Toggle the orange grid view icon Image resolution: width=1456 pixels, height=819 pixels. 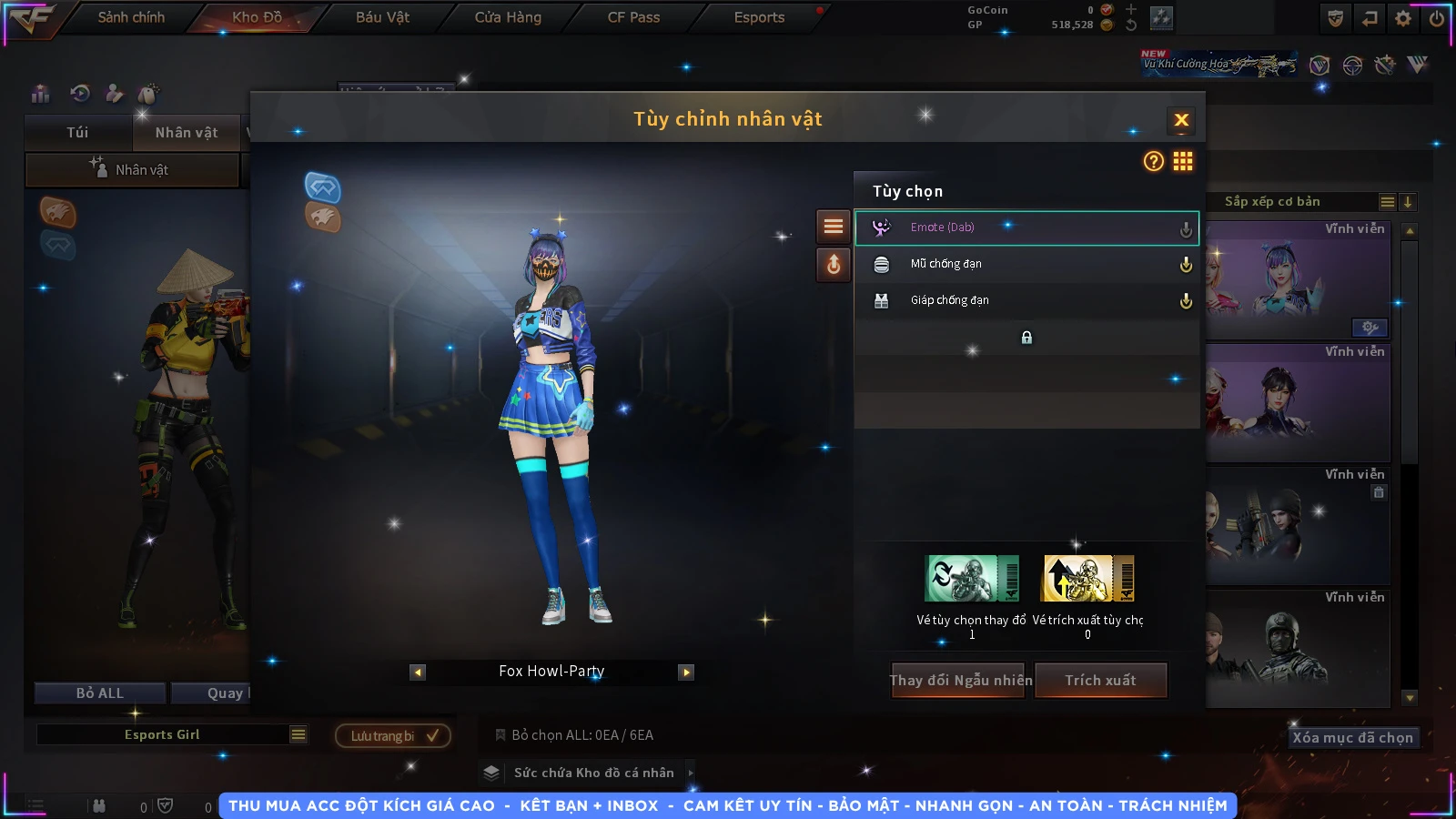(x=1183, y=161)
